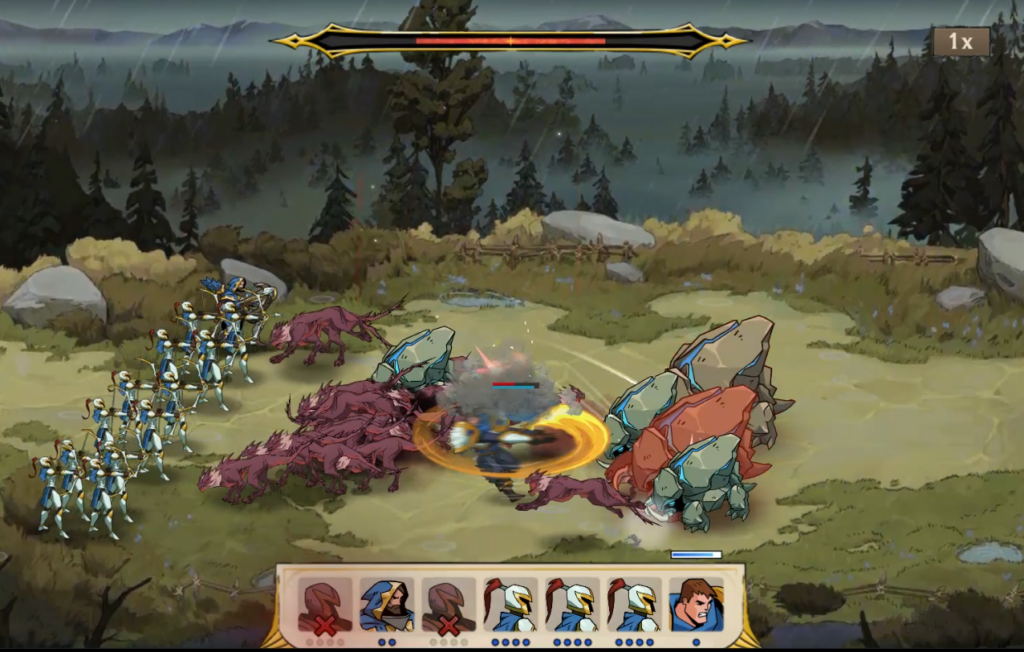Choose the brown-haired hero portrait

point(696,604)
